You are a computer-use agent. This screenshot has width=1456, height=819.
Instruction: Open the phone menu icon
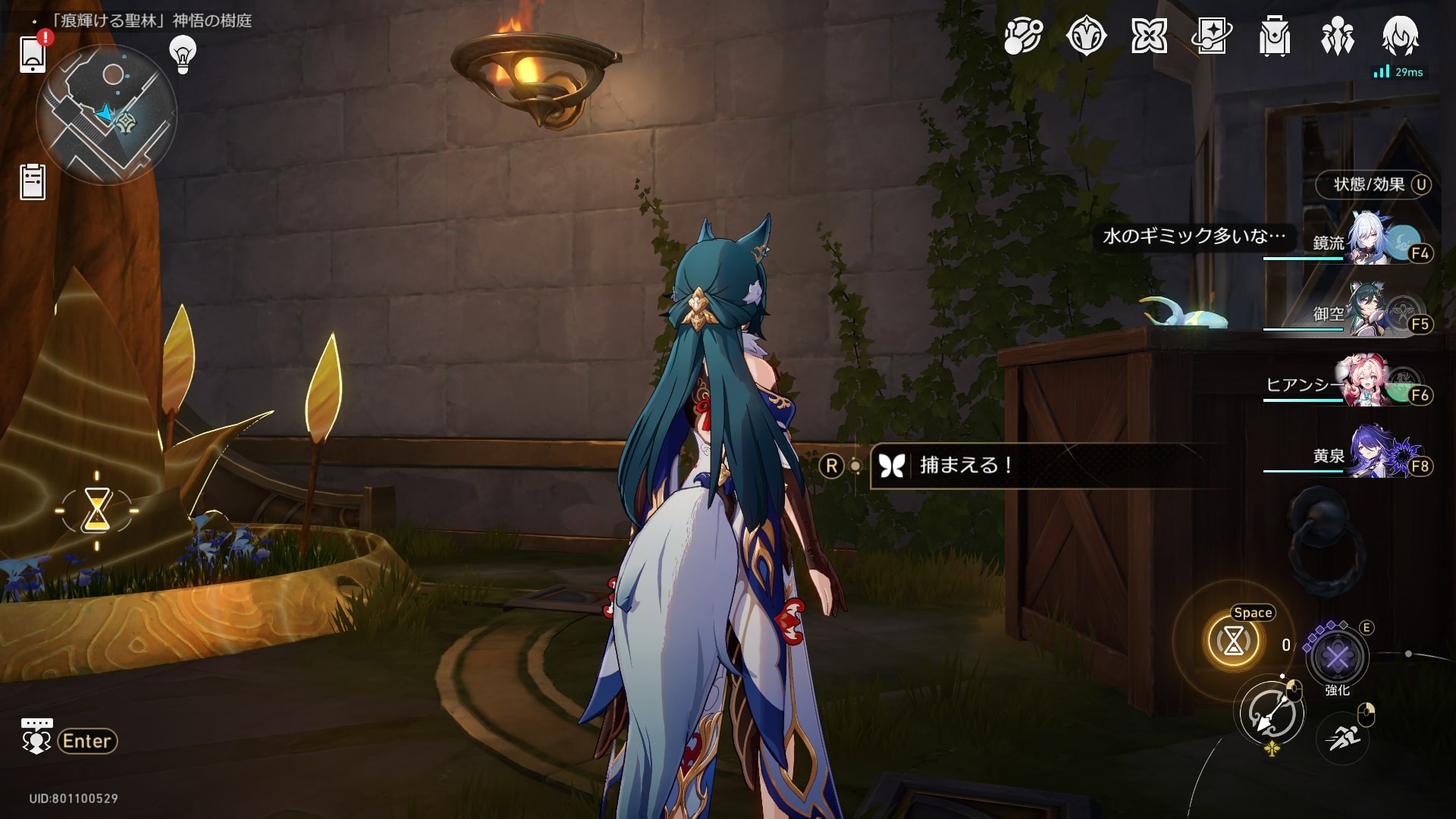pos(33,54)
